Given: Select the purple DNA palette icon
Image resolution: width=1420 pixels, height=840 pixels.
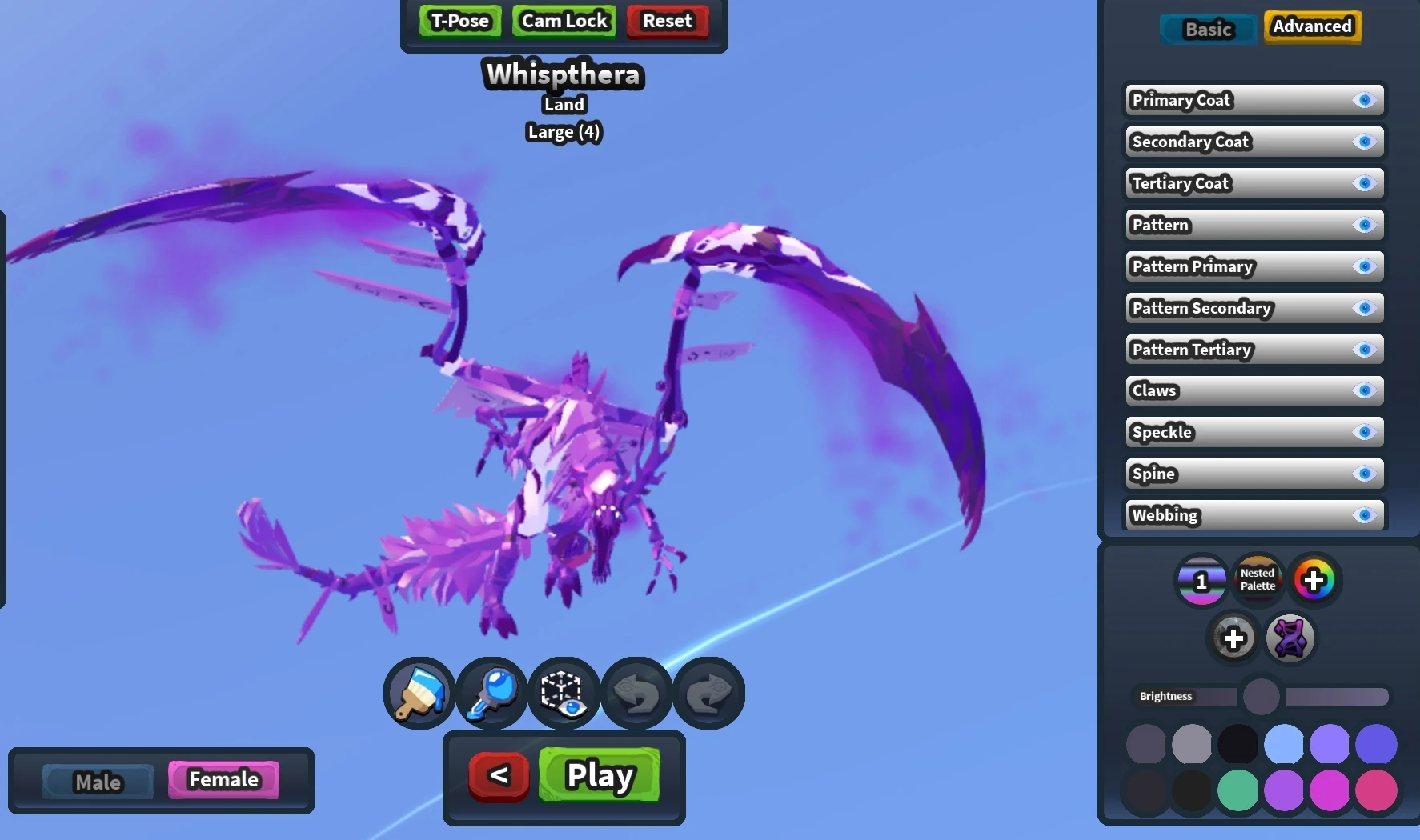Looking at the screenshot, I should (1290, 638).
